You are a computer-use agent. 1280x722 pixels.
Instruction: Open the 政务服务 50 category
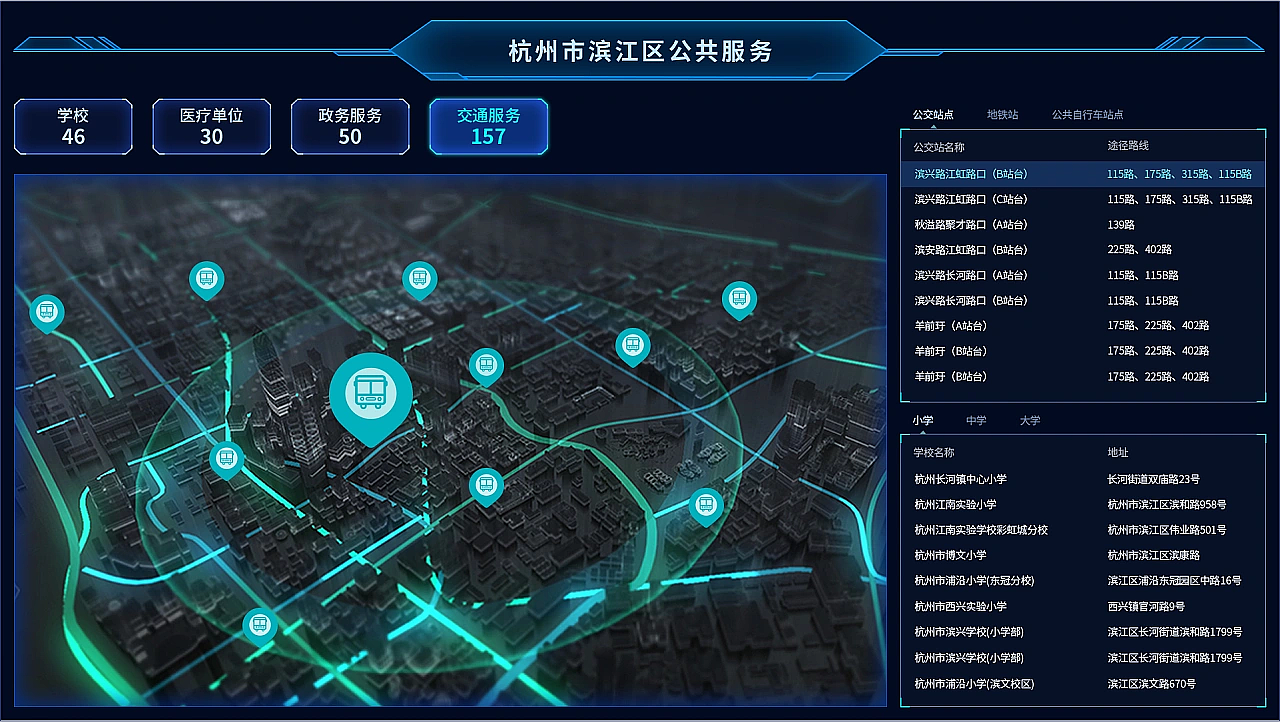point(350,127)
